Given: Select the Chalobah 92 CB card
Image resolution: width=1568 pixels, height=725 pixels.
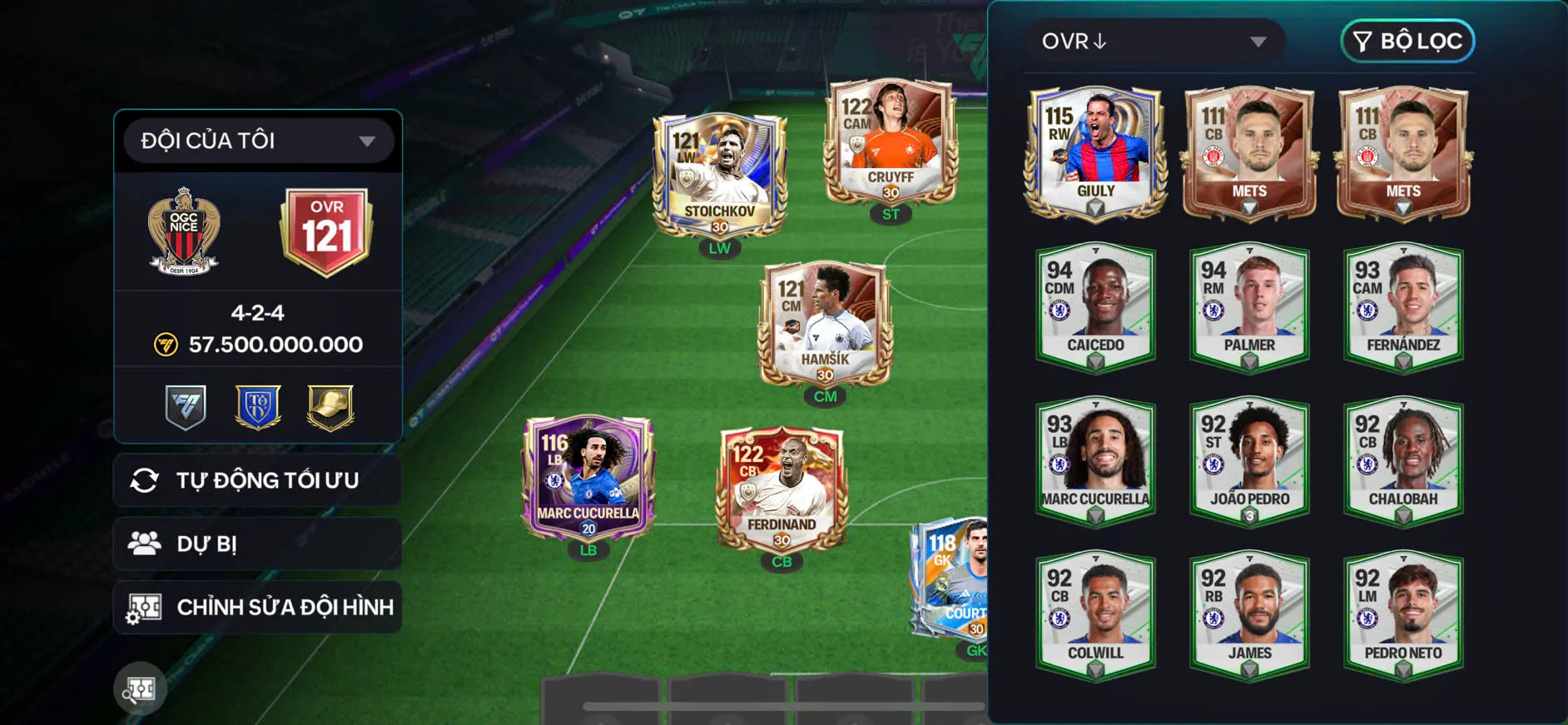Looking at the screenshot, I should [1403, 460].
